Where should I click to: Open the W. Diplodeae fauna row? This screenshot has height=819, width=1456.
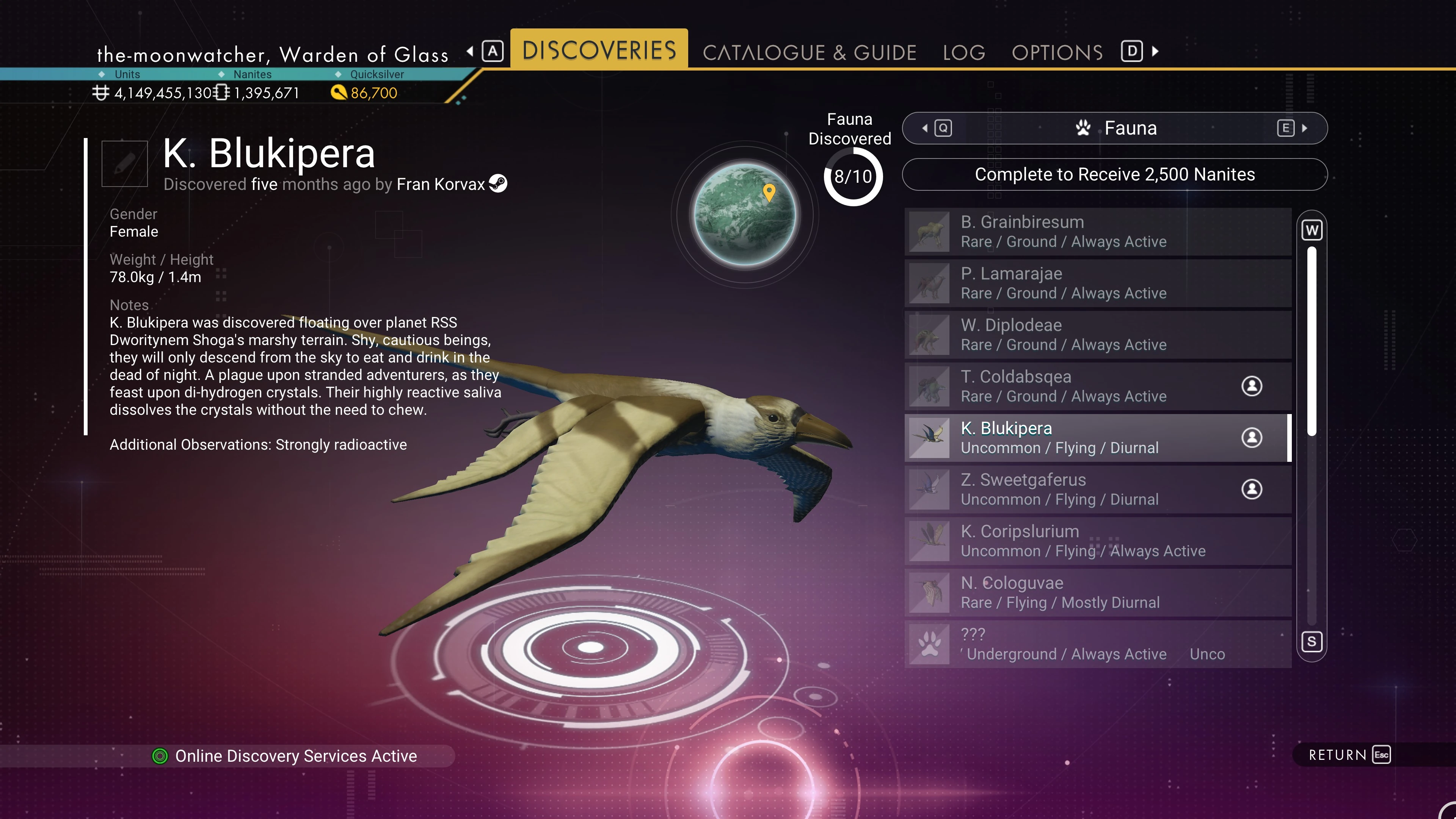click(1098, 334)
